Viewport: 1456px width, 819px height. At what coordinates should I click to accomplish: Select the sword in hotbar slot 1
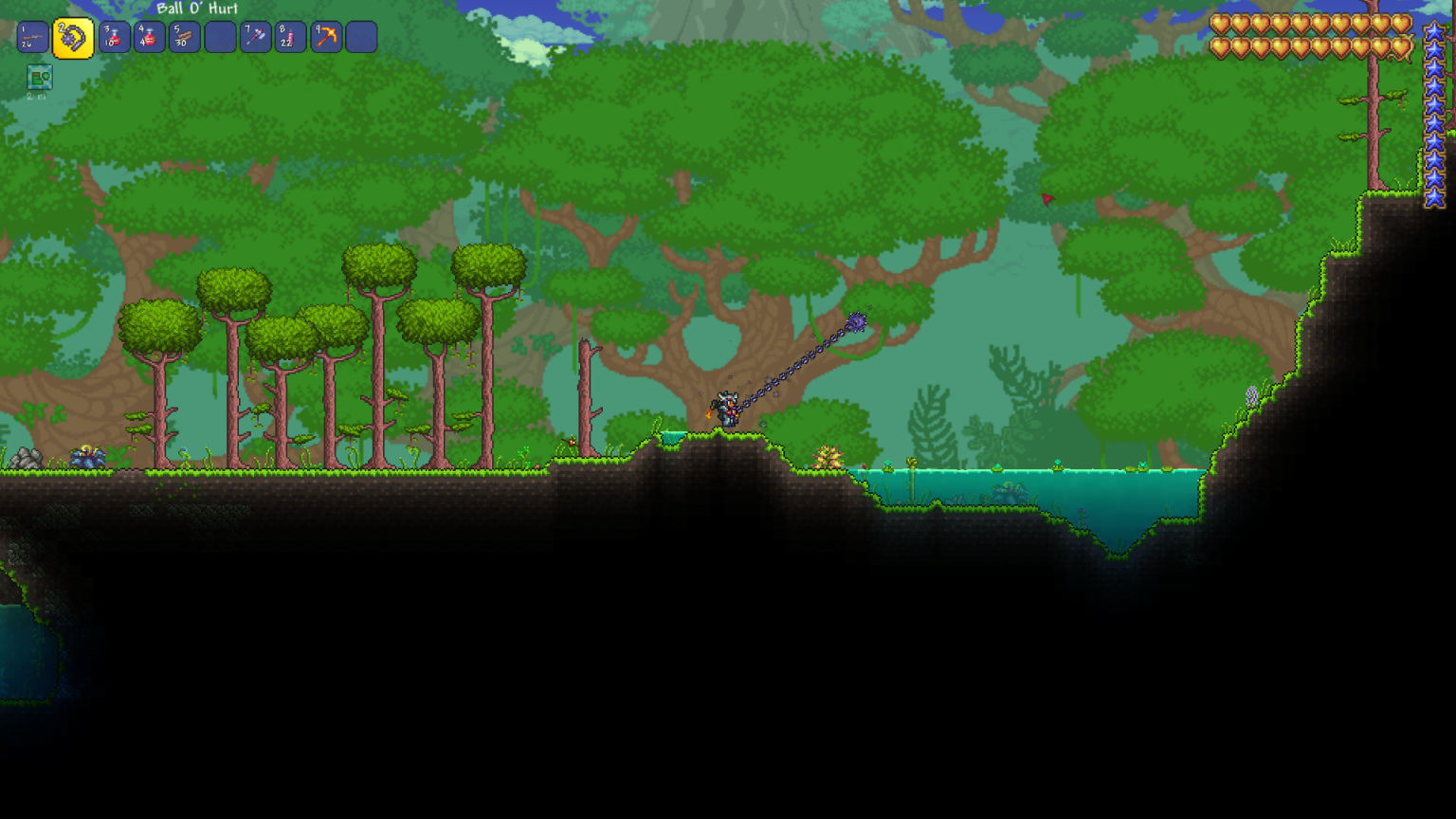31,38
